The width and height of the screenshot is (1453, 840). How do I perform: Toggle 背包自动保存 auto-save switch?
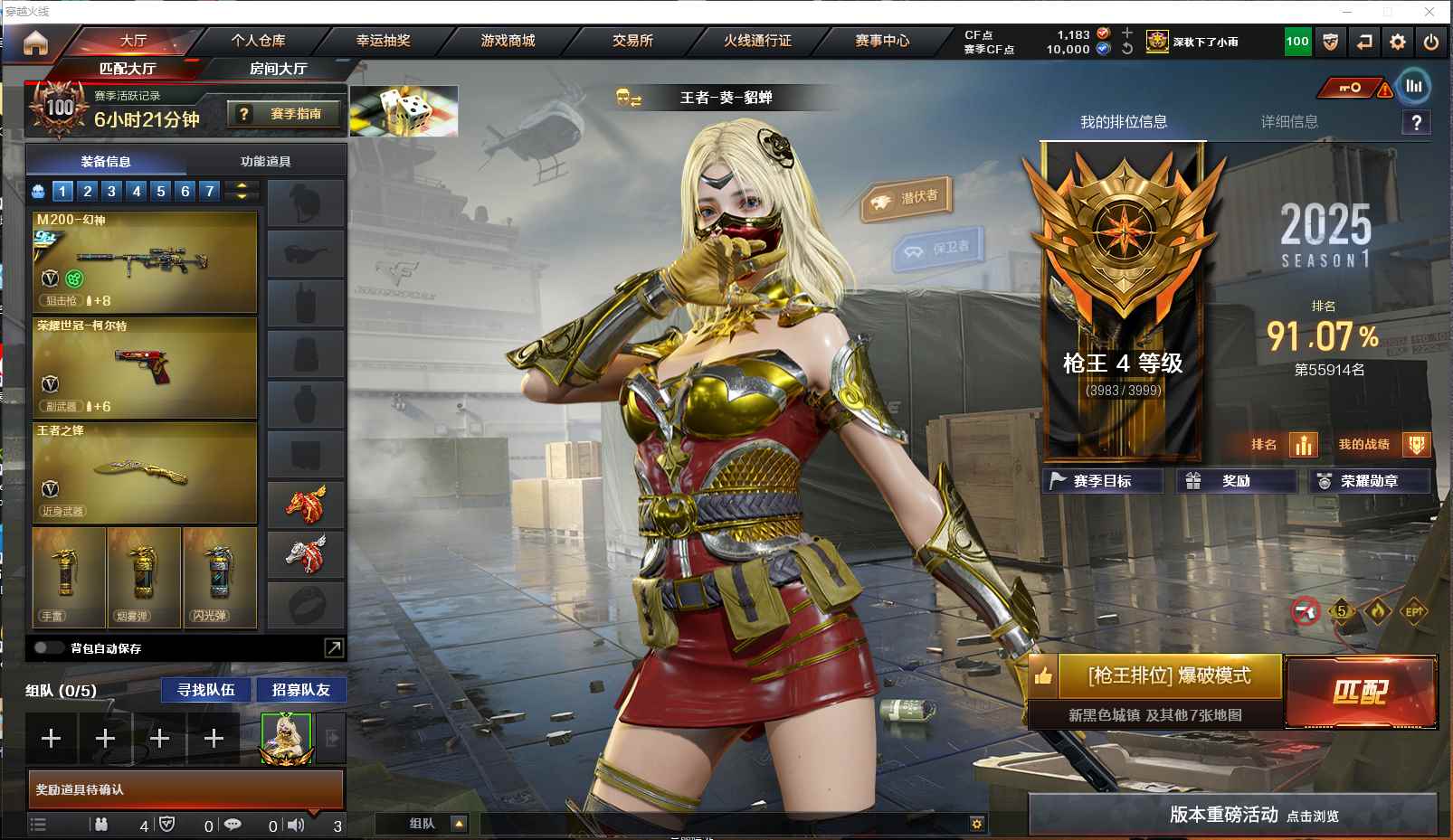coord(48,647)
